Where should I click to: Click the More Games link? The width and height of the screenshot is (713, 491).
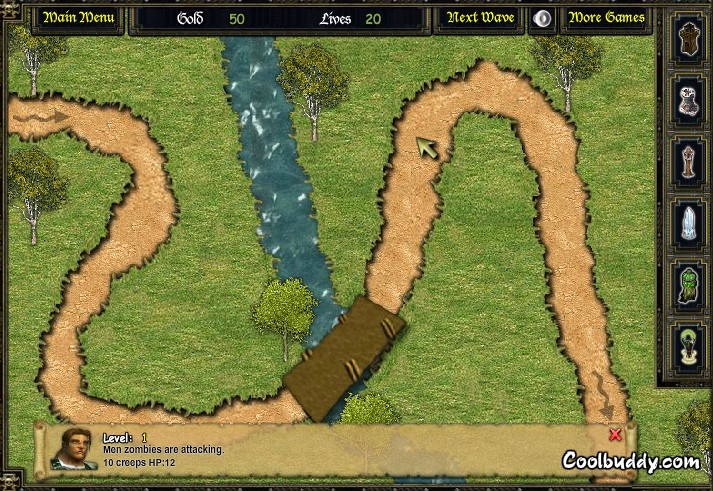606,18
